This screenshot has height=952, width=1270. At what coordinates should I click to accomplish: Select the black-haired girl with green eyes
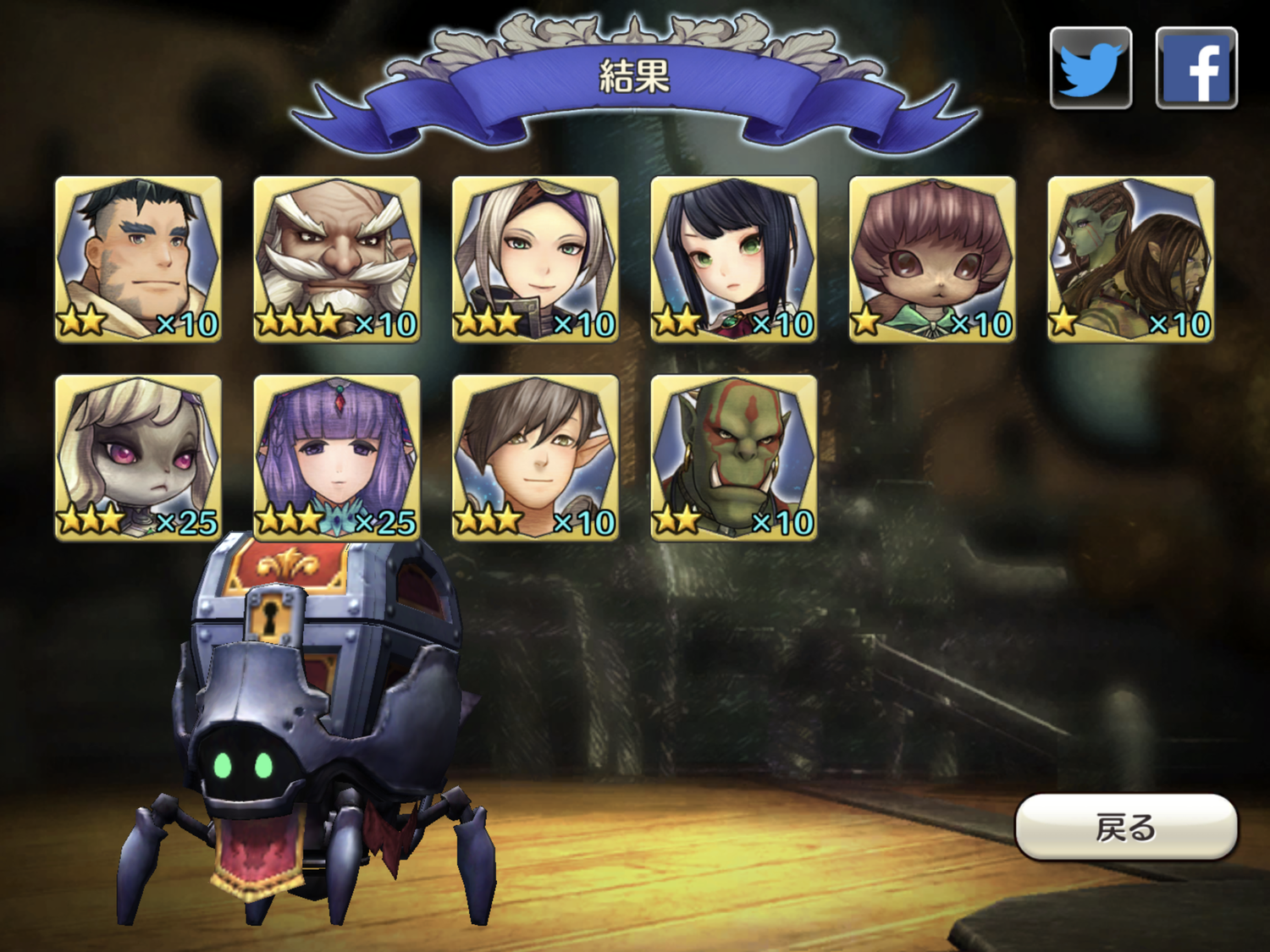[734, 259]
